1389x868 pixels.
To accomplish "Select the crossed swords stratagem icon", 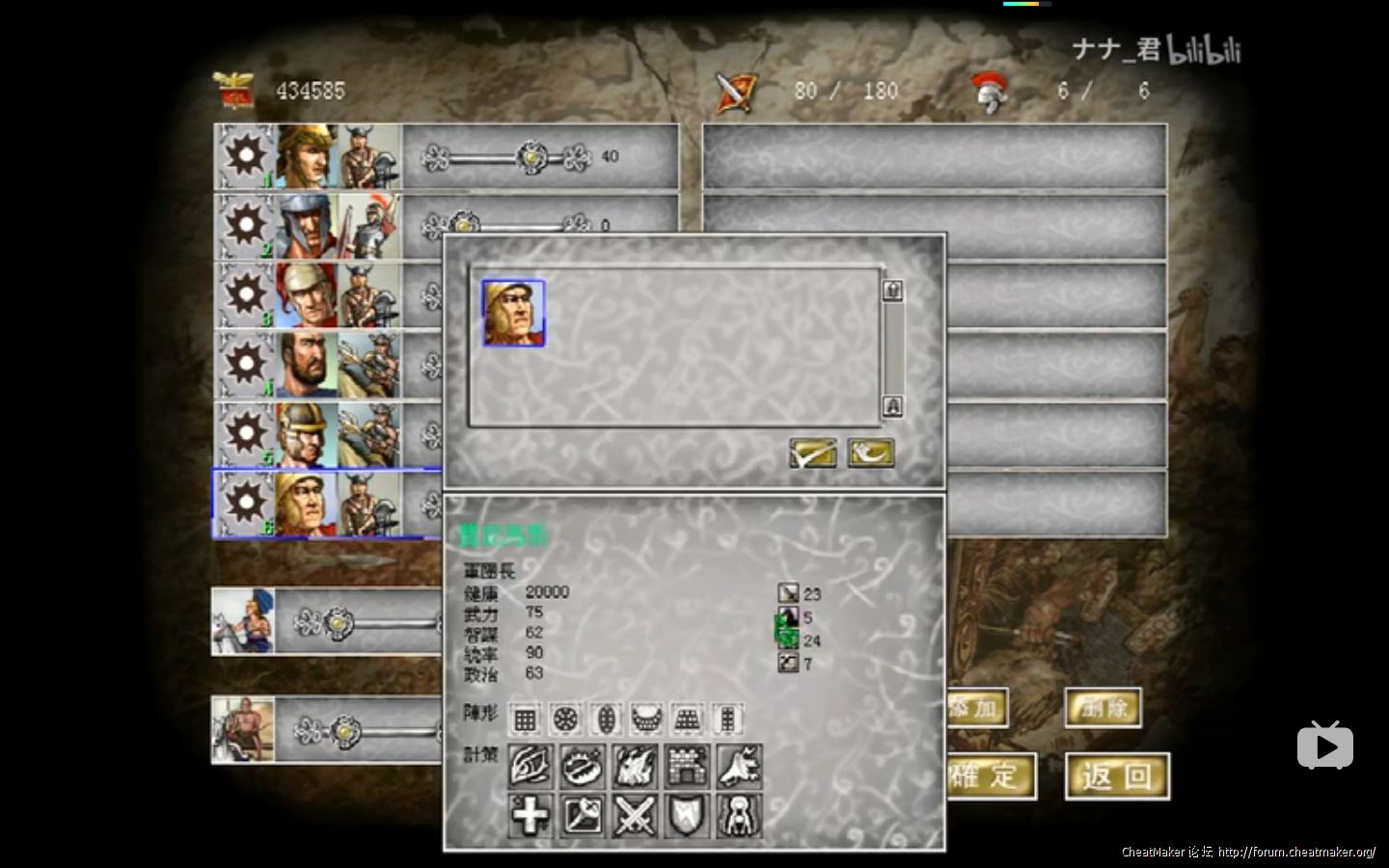I will click(x=635, y=816).
